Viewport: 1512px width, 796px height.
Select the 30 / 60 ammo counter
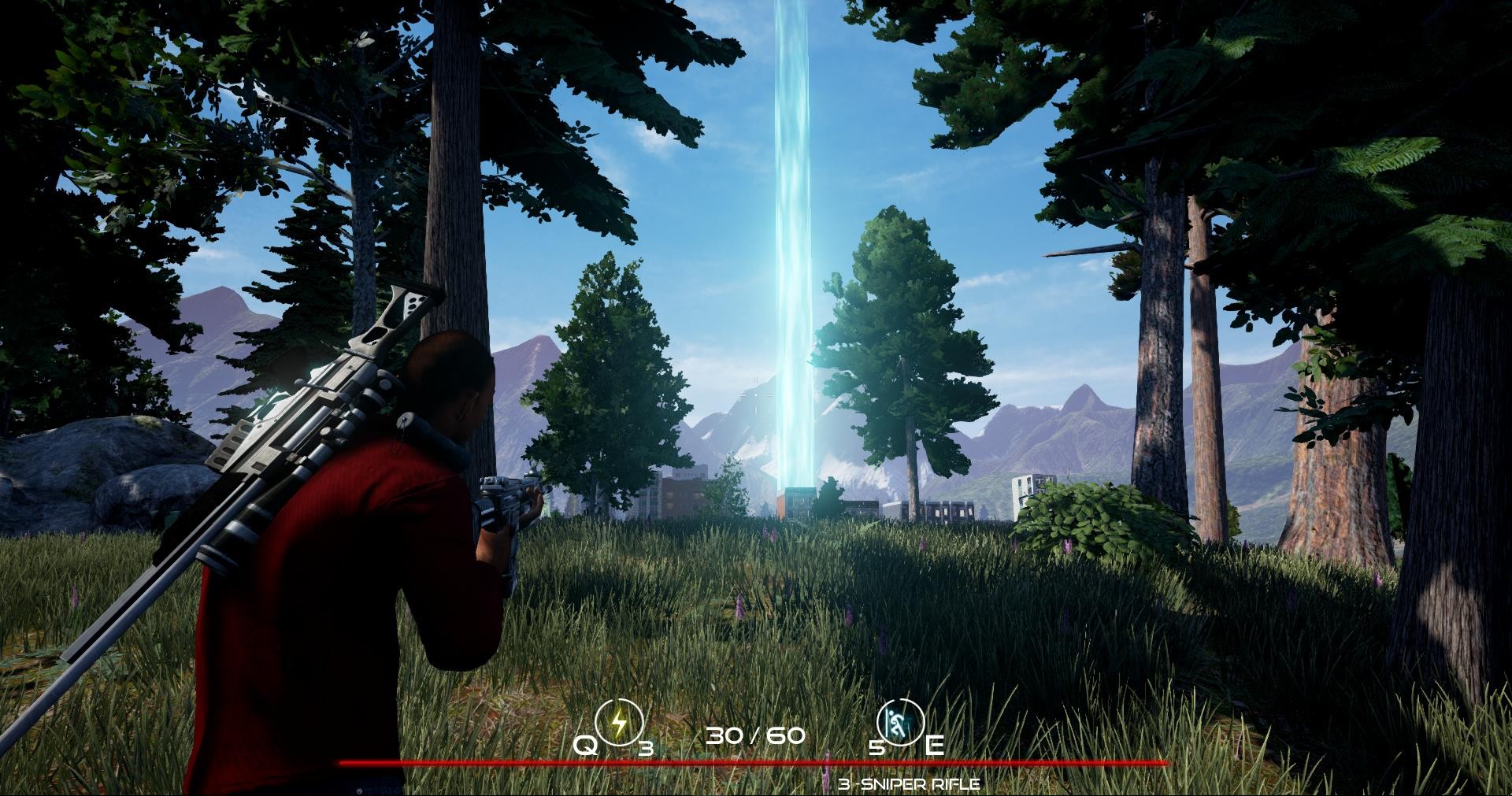pos(754,737)
